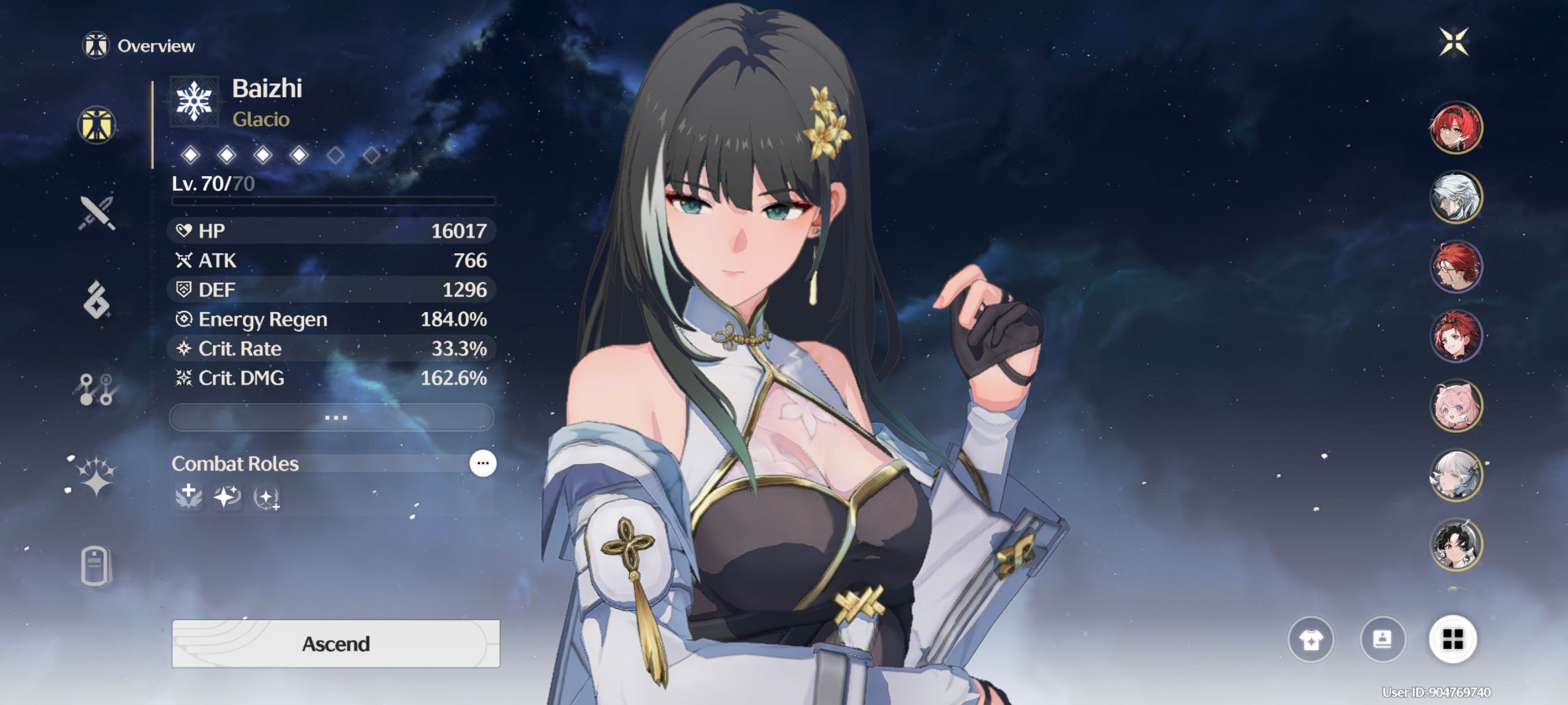Open the four-square grid view button

pyautogui.click(x=1452, y=639)
